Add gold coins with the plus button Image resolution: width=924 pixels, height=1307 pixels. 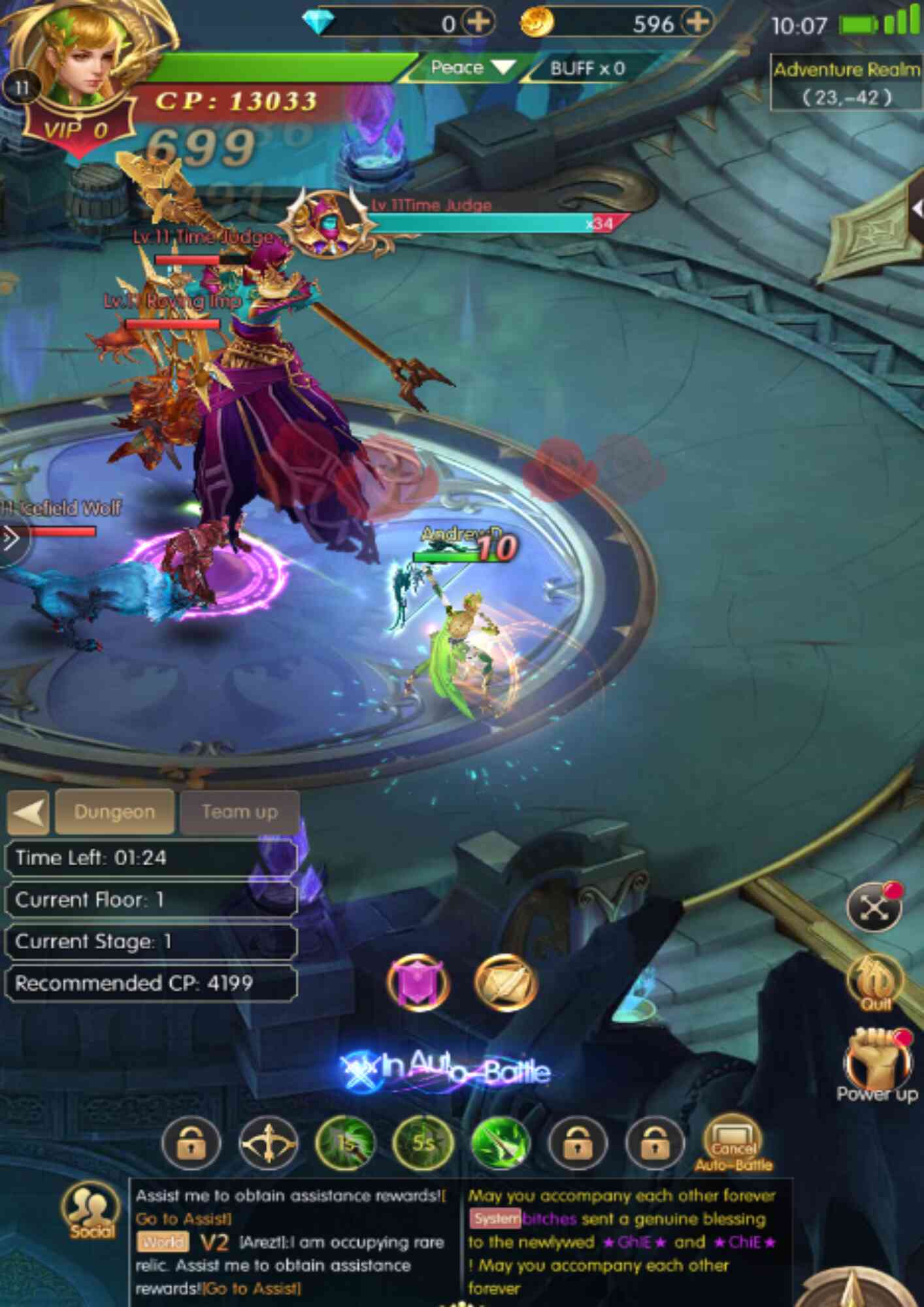tap(697, 23)
